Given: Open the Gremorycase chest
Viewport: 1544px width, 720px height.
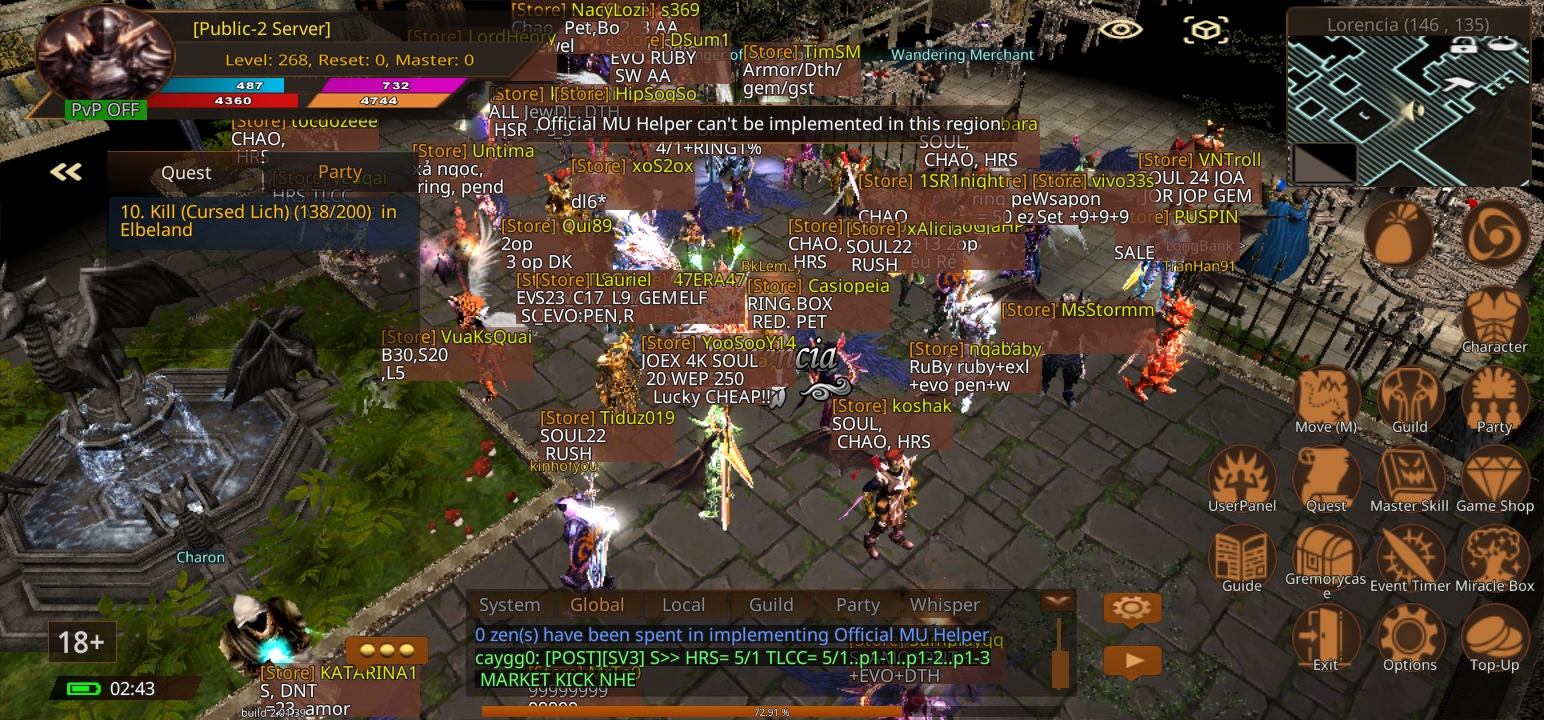Looking at the screenshot, I should [1326, 556].
